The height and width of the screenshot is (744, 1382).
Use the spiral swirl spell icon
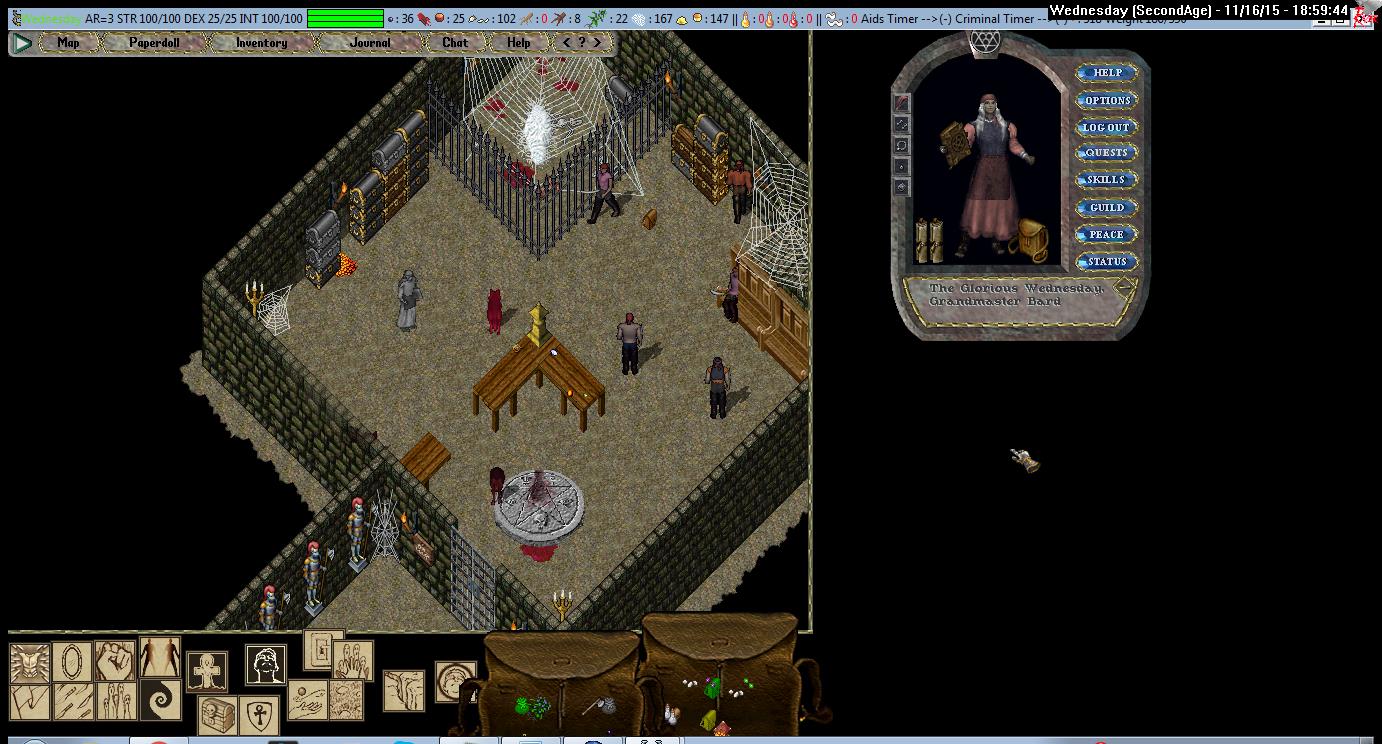(160, 698)
